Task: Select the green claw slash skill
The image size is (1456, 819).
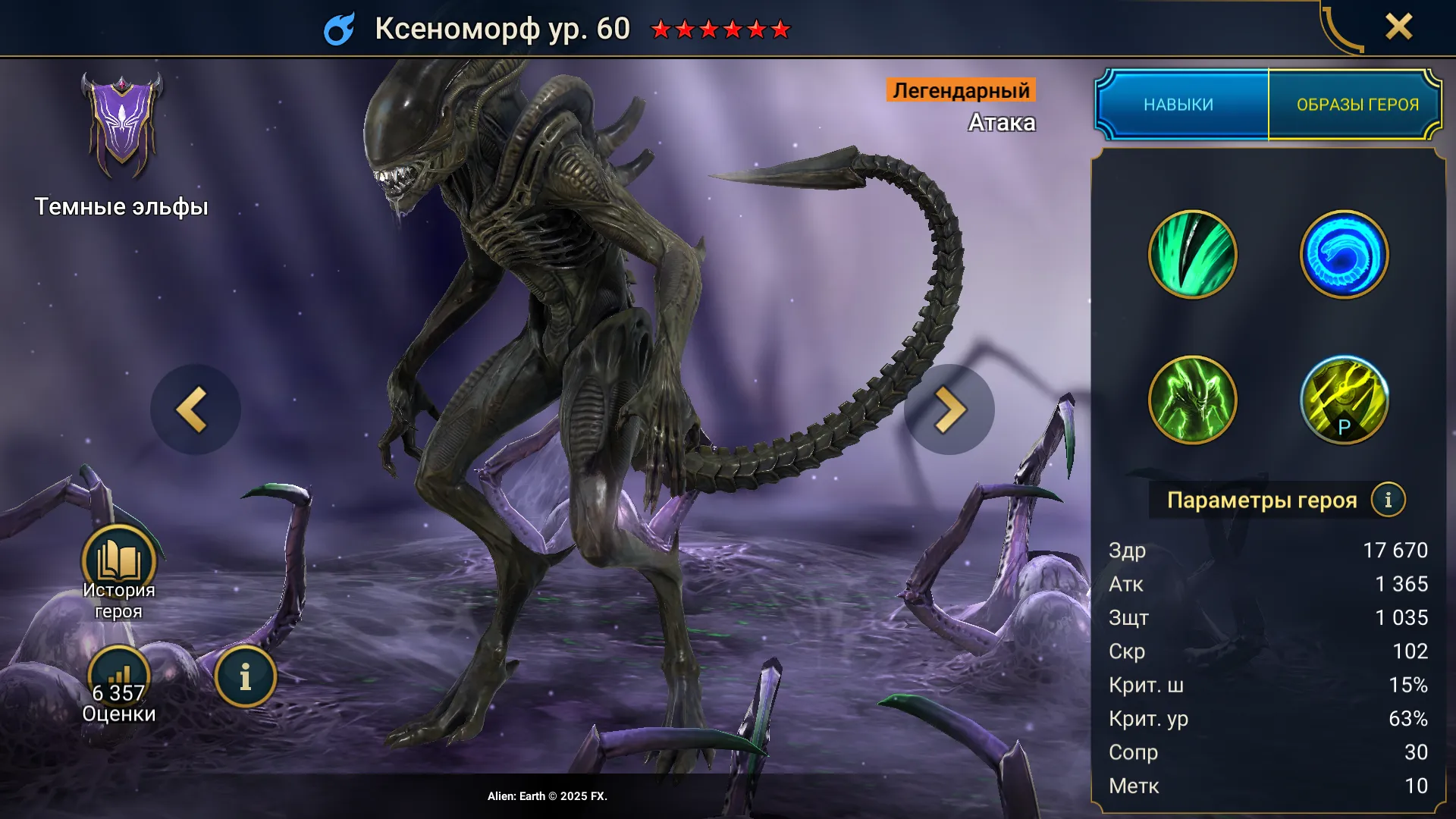Action: point(1192,255)
